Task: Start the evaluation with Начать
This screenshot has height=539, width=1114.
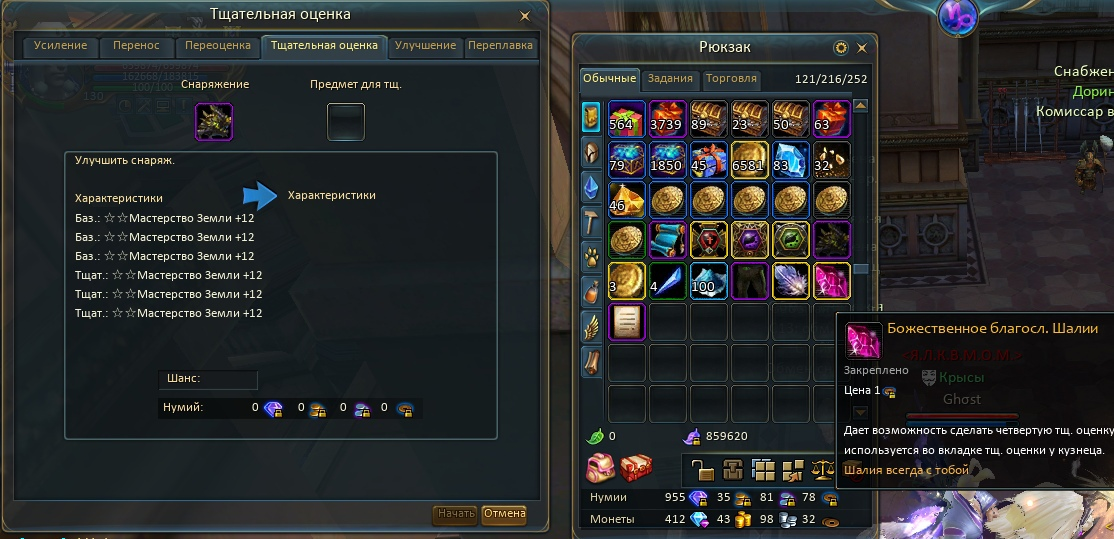Action: point(455,514)
